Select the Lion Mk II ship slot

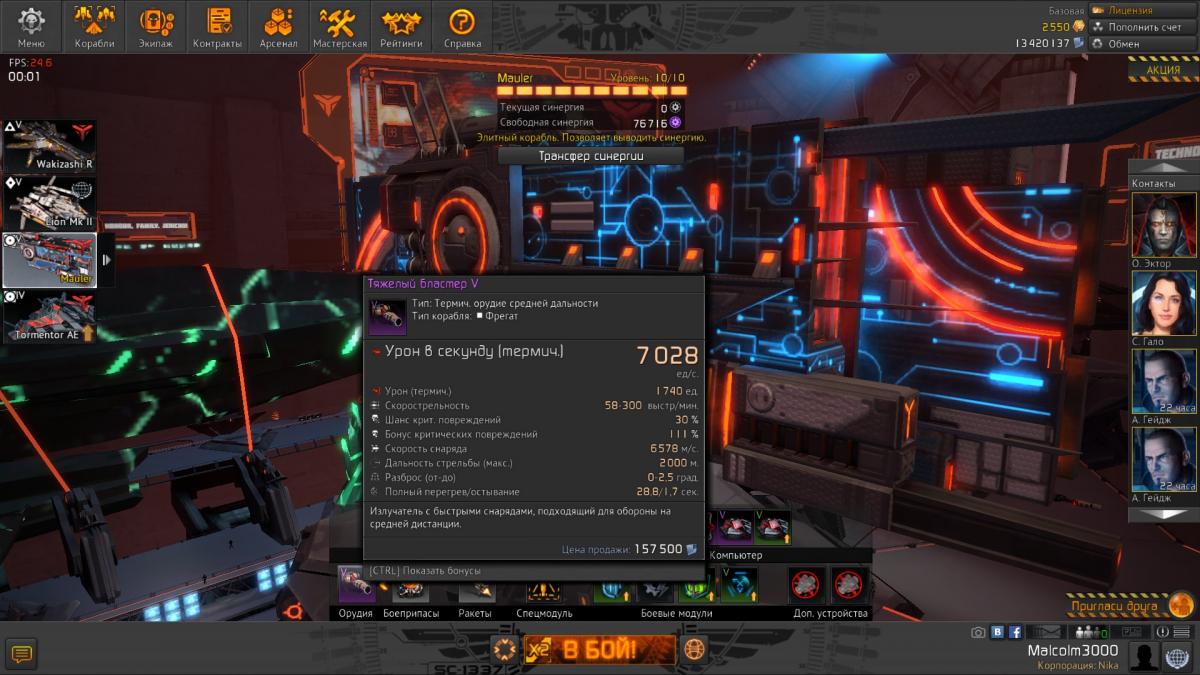pyautogui.click(x=50, y=203)
